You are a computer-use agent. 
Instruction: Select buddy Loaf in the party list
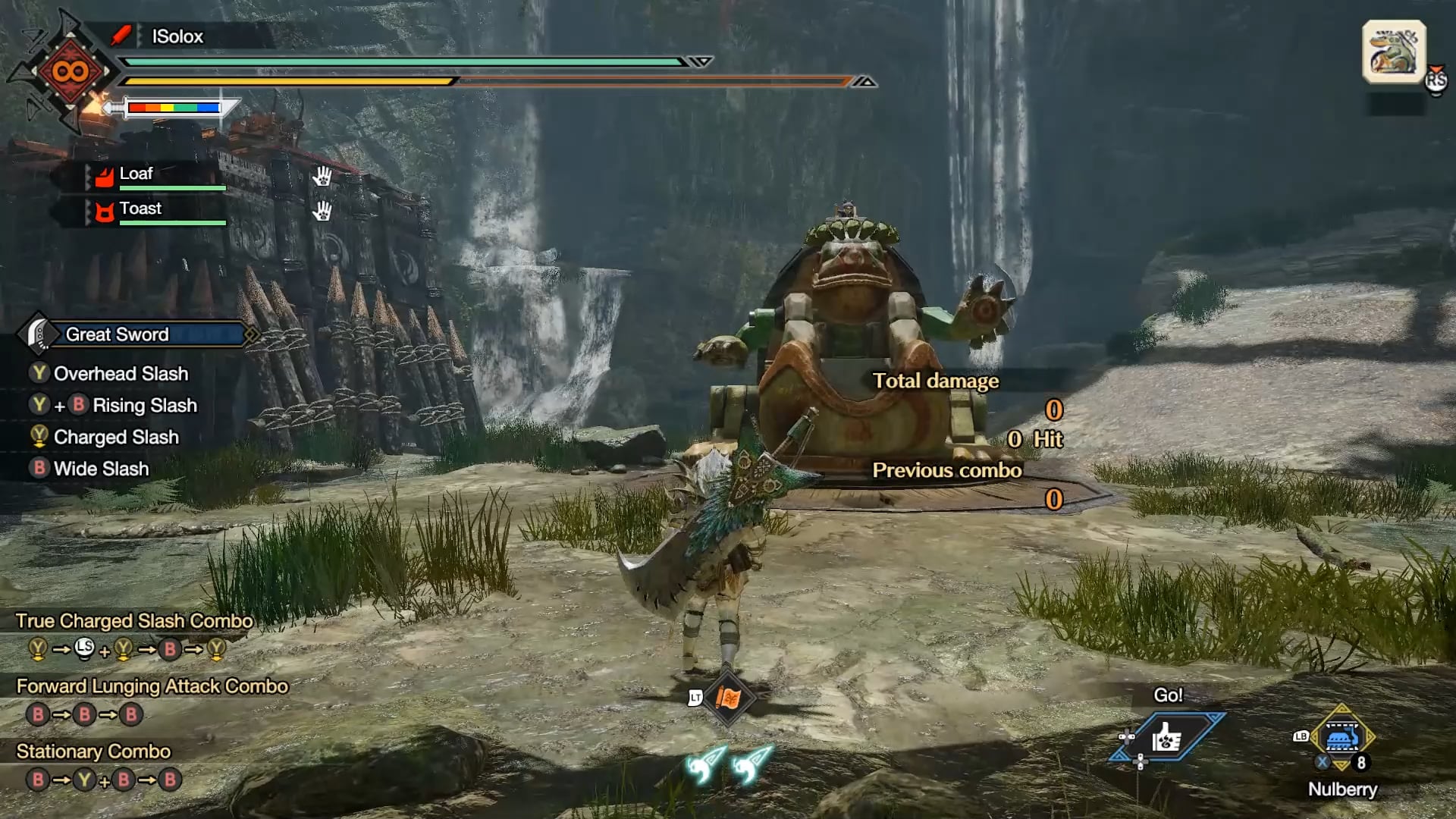[136, 174]
